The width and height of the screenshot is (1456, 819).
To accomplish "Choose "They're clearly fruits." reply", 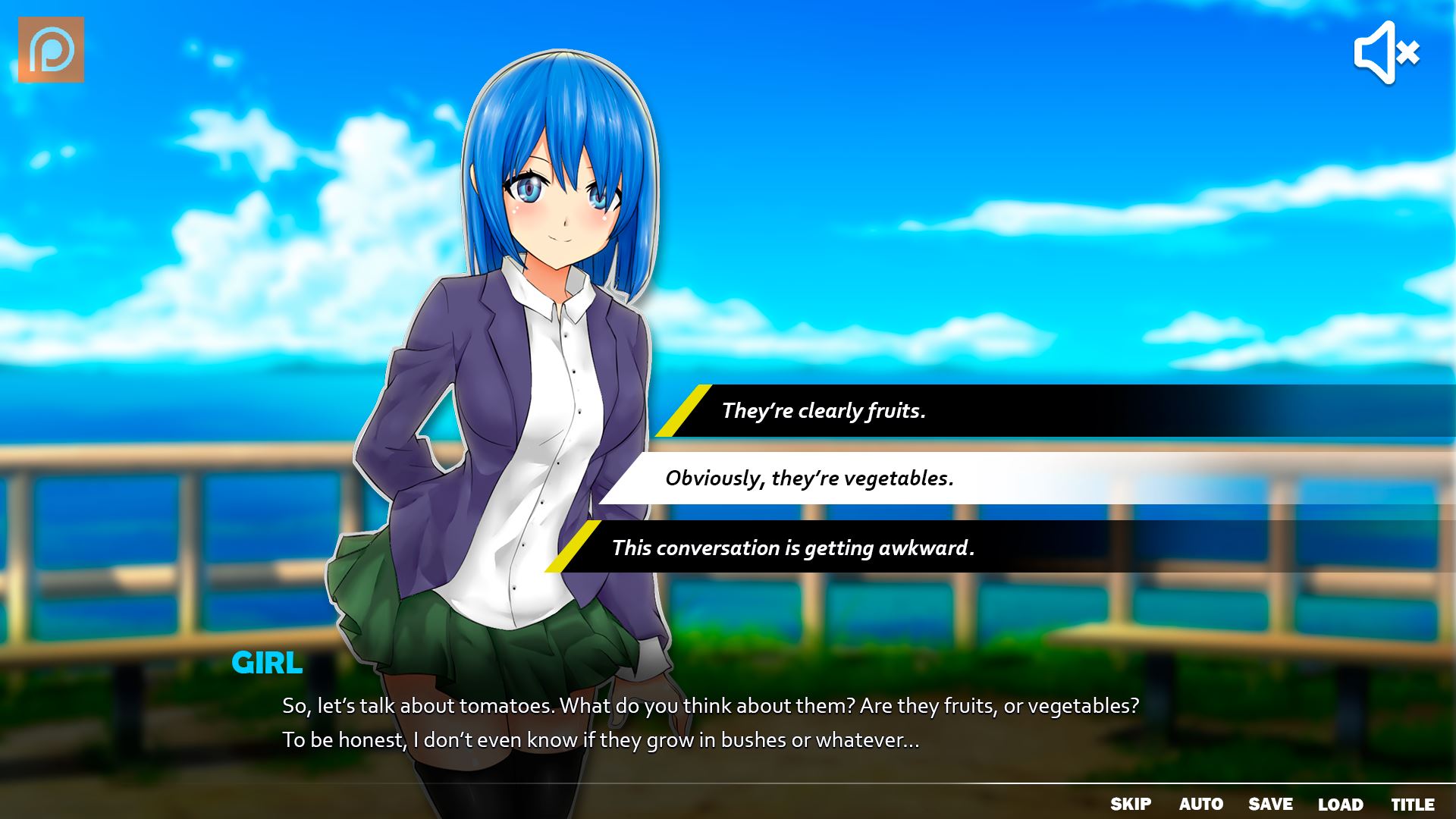I will (x=824, y=411).
